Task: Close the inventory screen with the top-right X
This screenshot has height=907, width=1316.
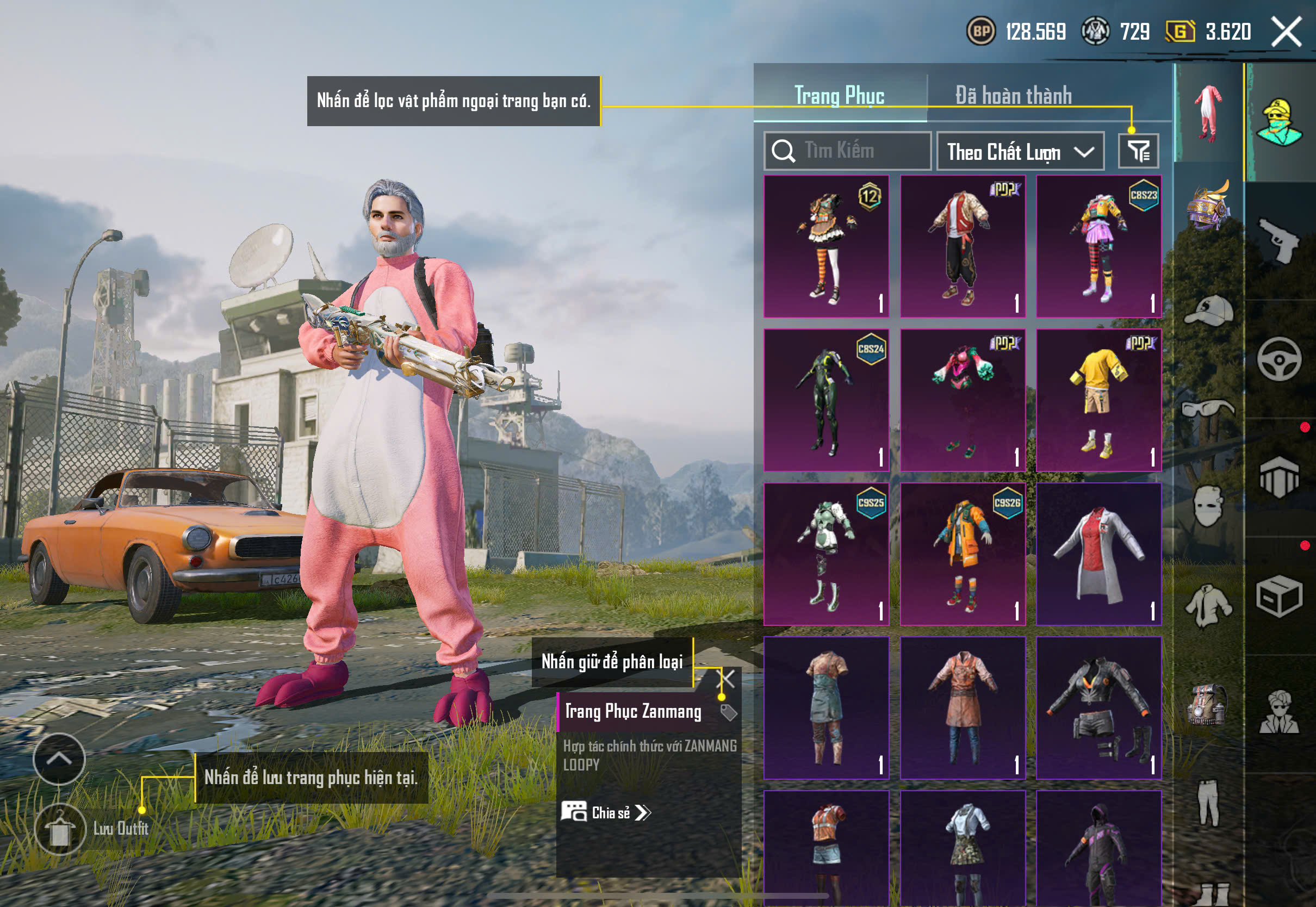Action: coord(1286,31)
